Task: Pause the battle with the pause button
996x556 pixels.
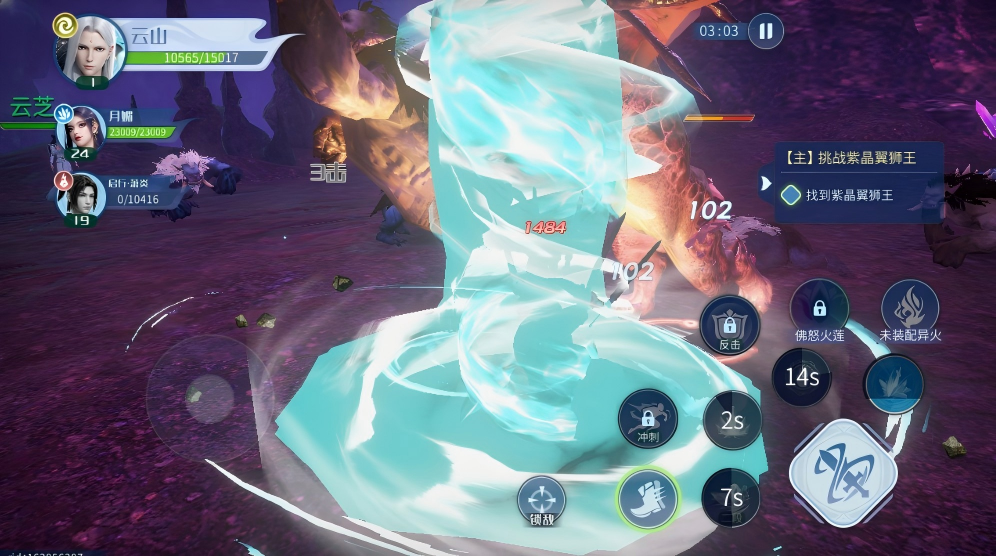Action: (765, 31)
